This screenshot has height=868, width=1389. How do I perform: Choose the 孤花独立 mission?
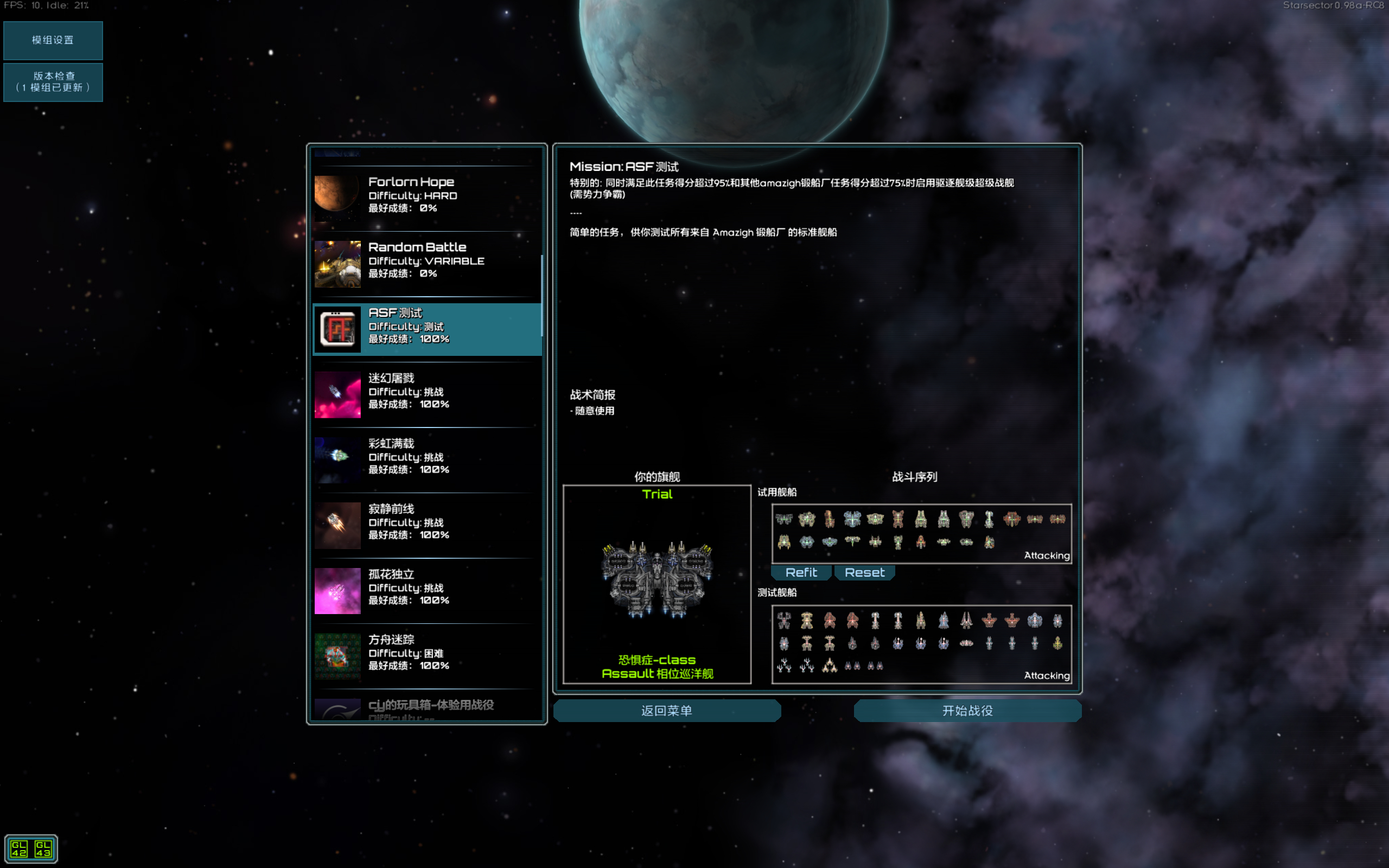point(426,588)
